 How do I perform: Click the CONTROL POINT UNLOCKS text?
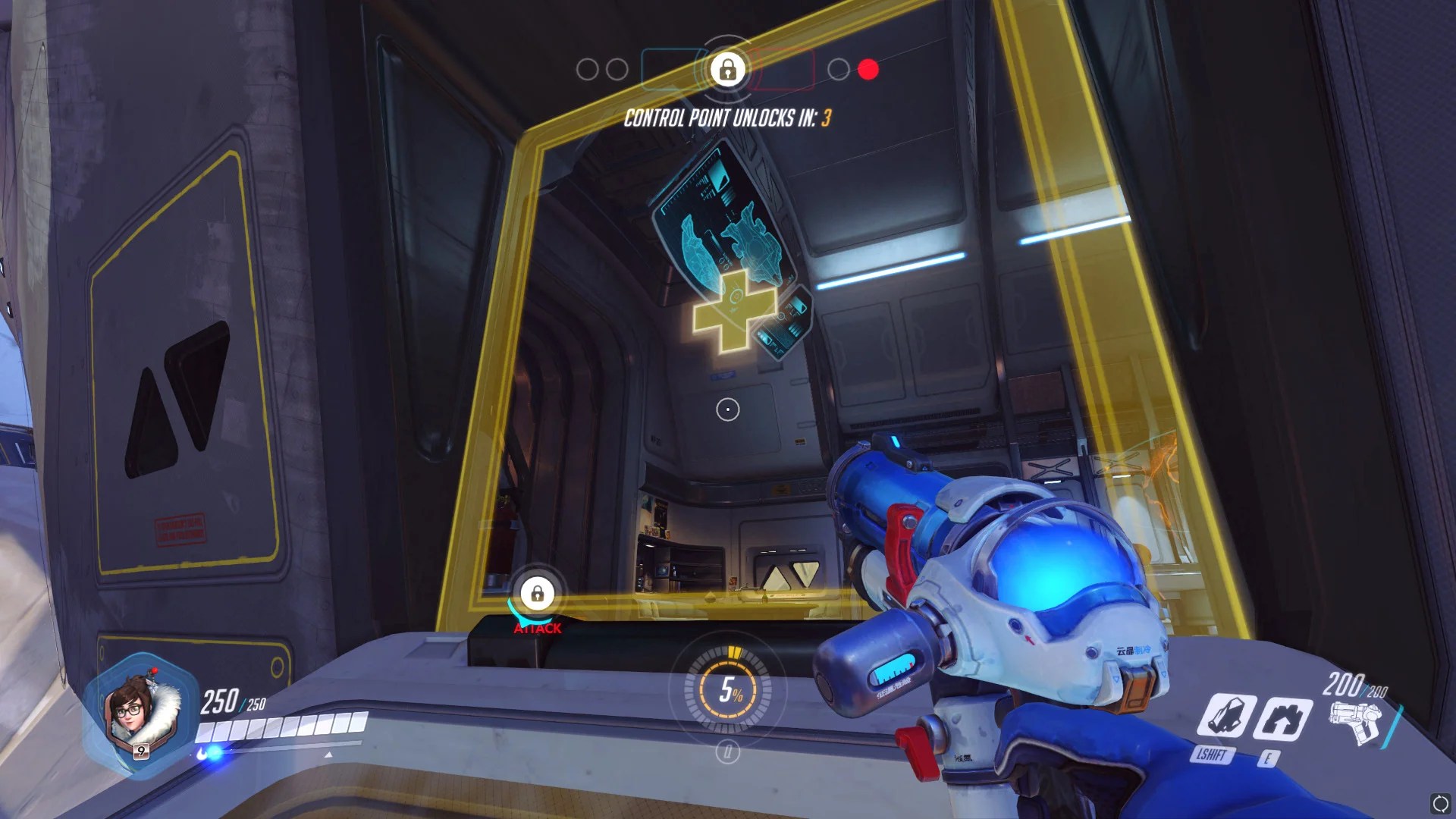click(728, 118)
